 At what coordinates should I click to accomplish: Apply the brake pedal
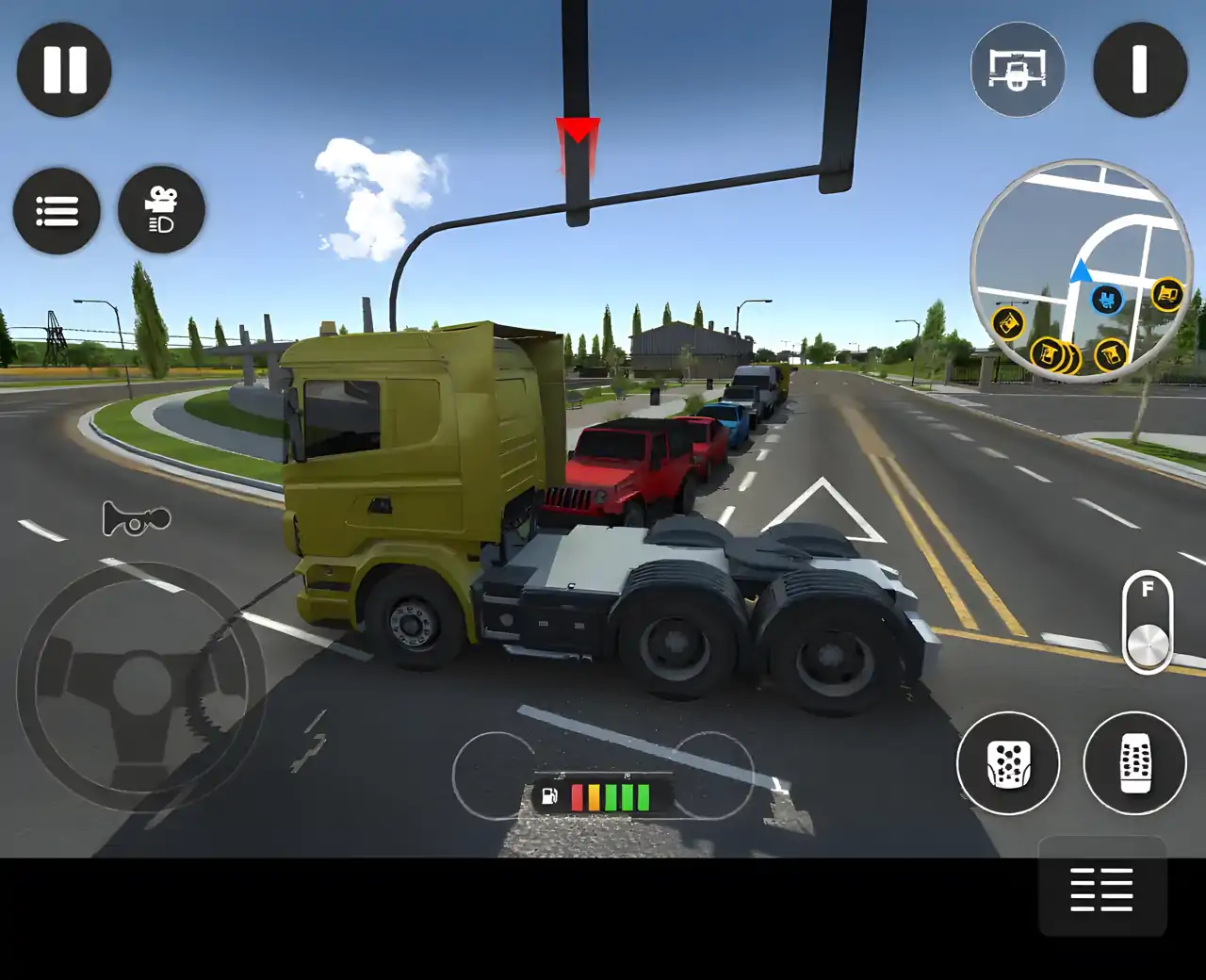(x=1008, y=763)
